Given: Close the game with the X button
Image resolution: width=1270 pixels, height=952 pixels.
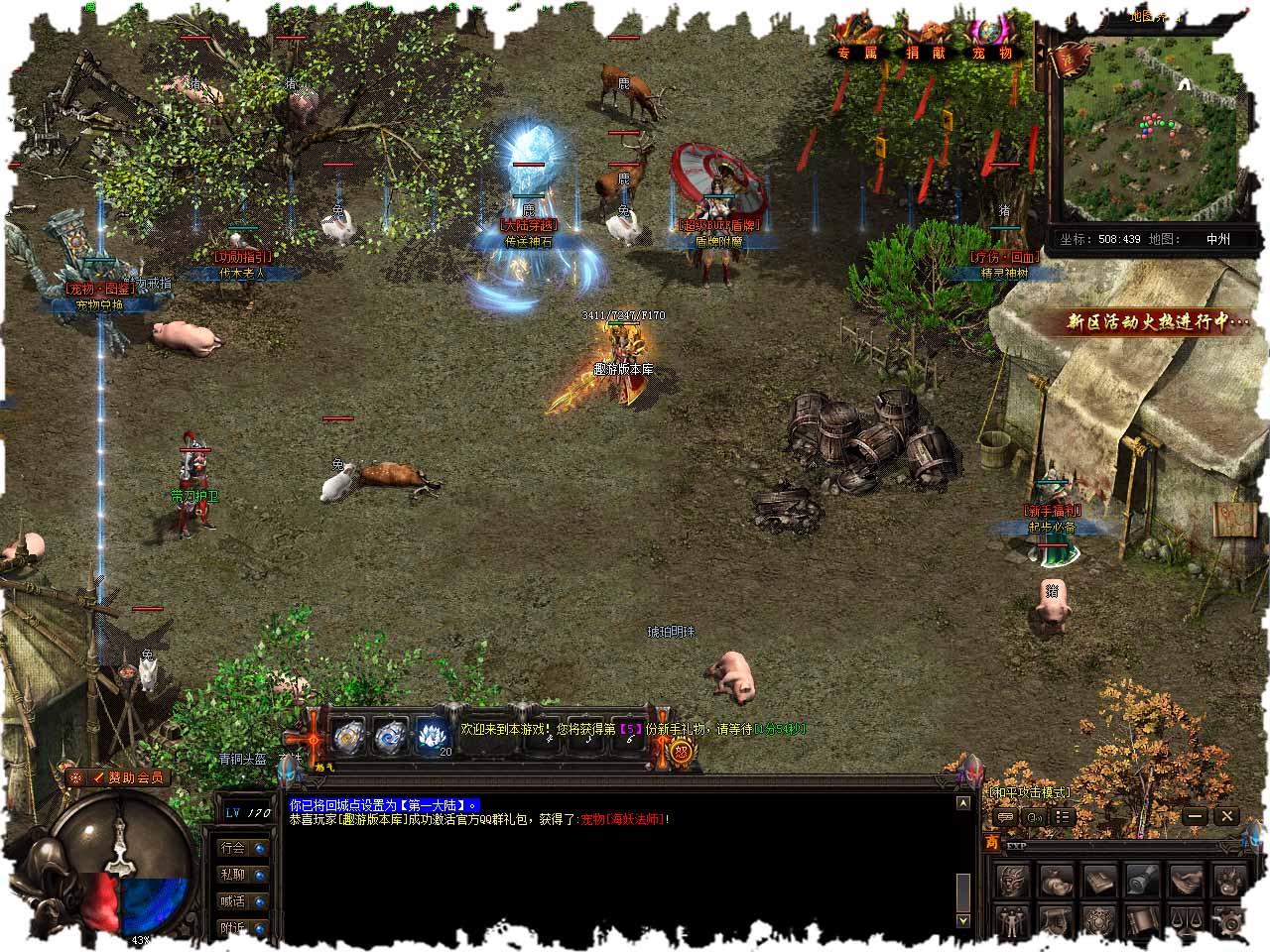Looking at the screenshot, I should (1227, 816).
